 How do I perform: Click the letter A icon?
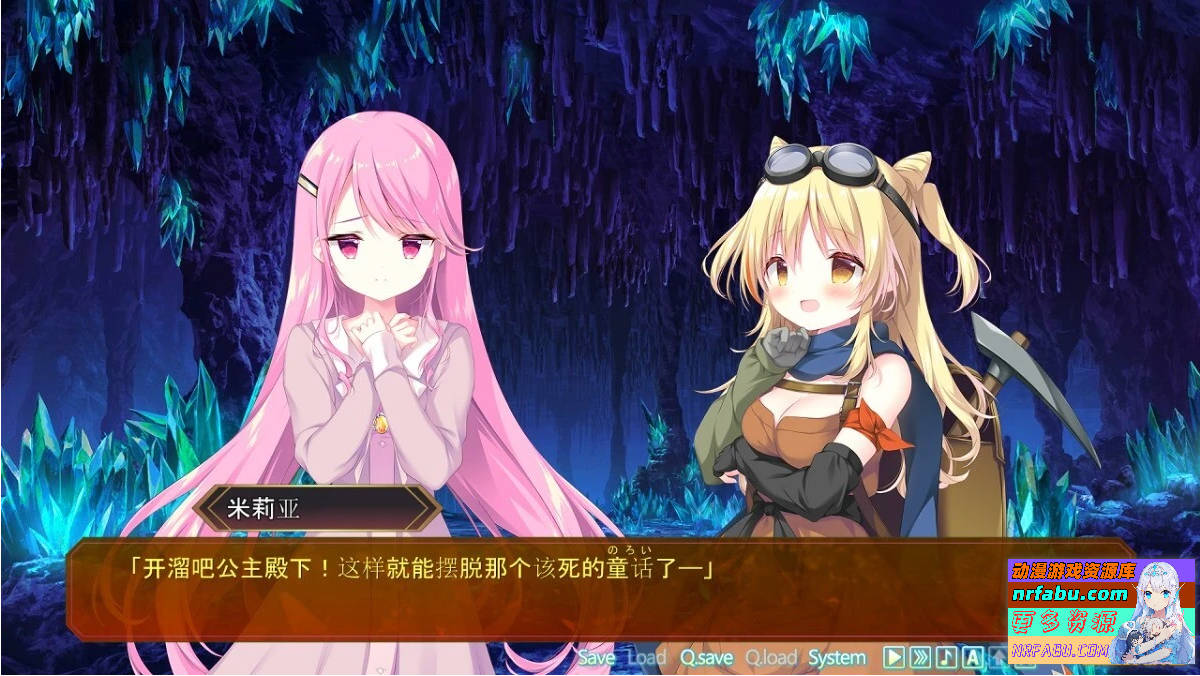(972, 657)
